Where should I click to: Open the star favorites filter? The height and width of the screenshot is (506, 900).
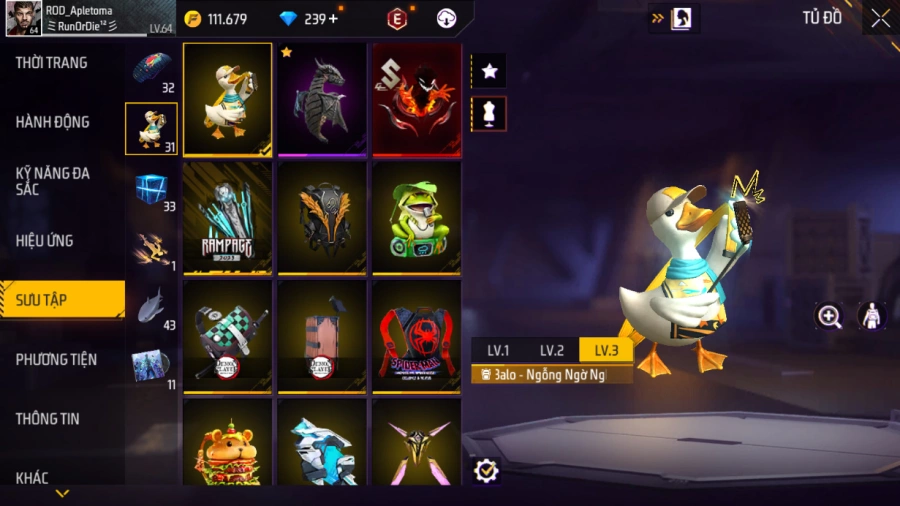tap(489, 71)
